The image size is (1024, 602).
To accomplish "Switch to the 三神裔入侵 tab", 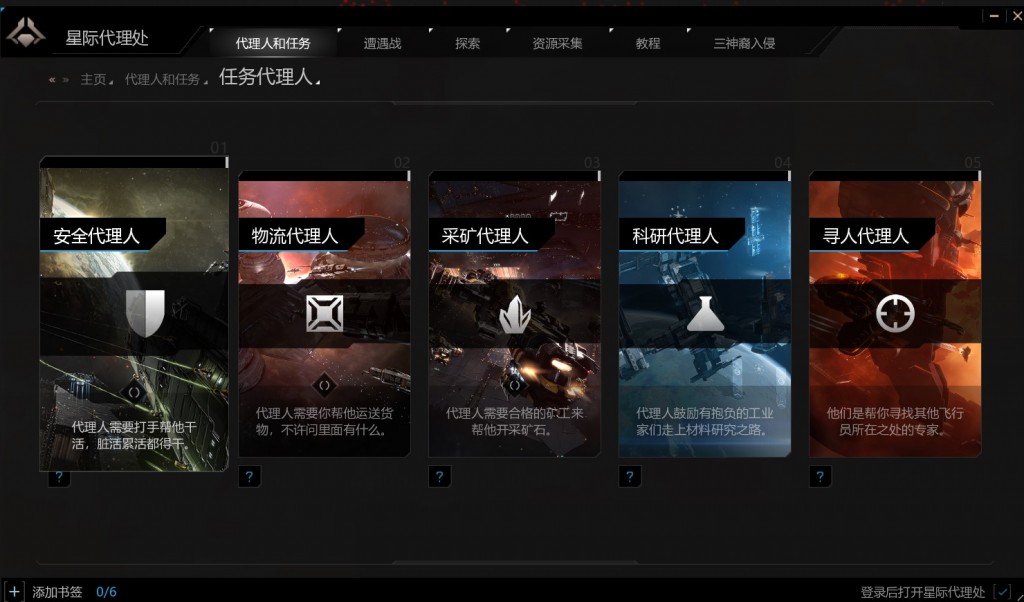I will pos(744,43).
